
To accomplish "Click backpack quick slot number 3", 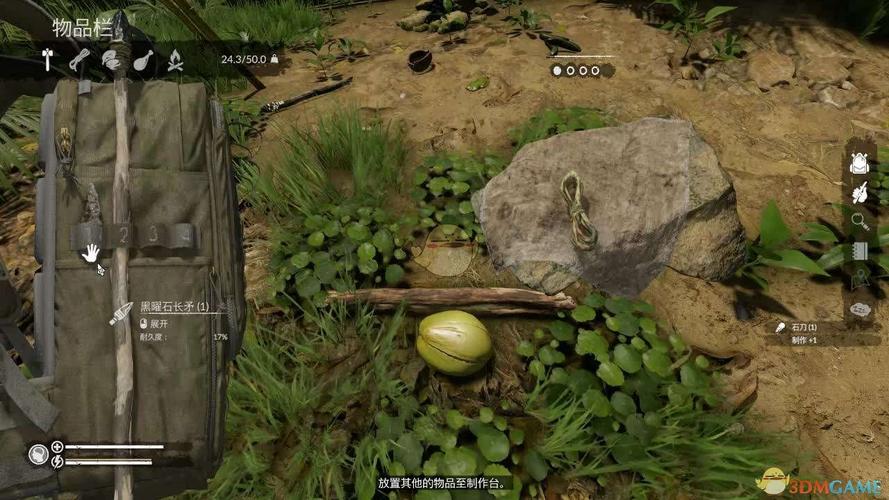I will 153,236.
